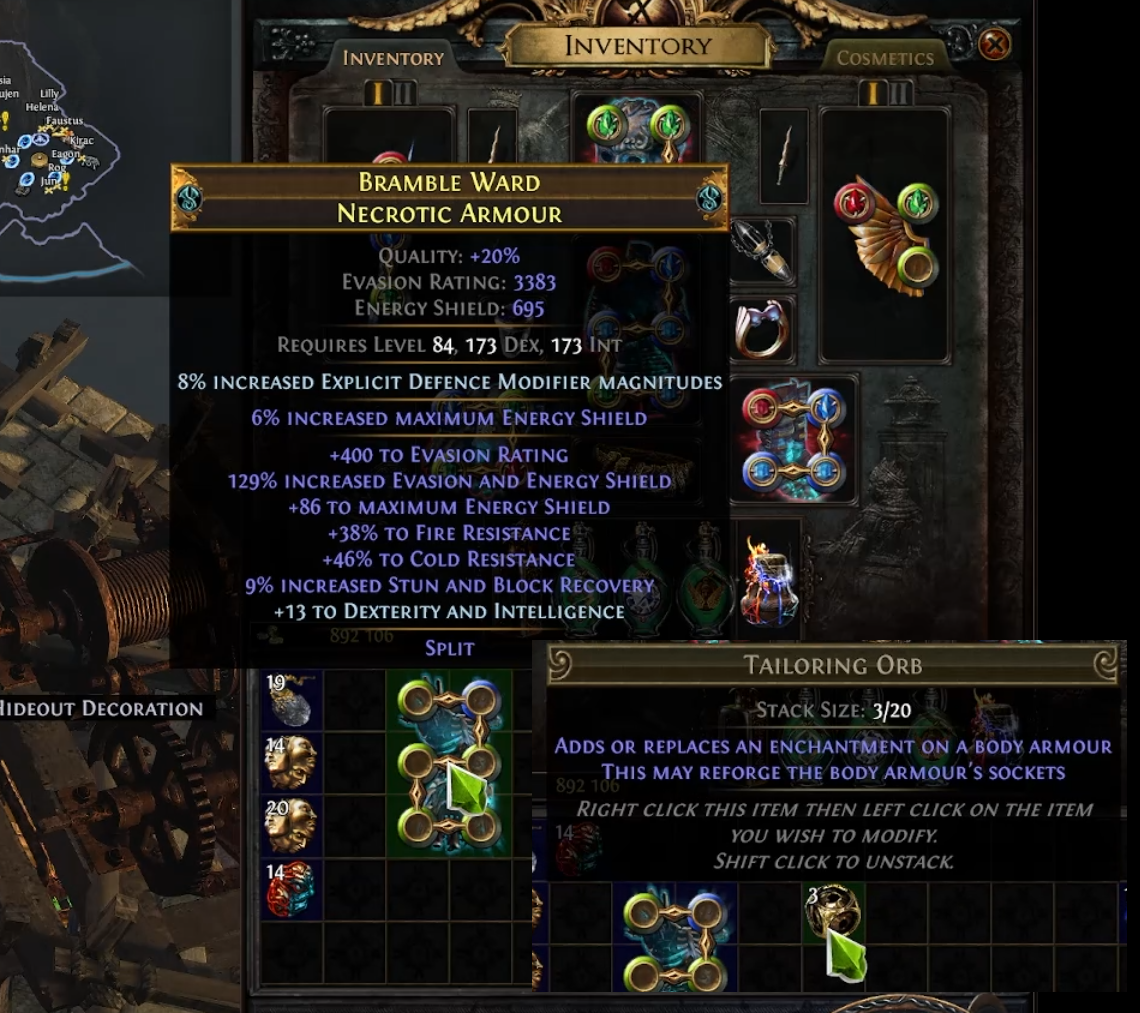Click the helmet slot with green gems

click(636, 130)
